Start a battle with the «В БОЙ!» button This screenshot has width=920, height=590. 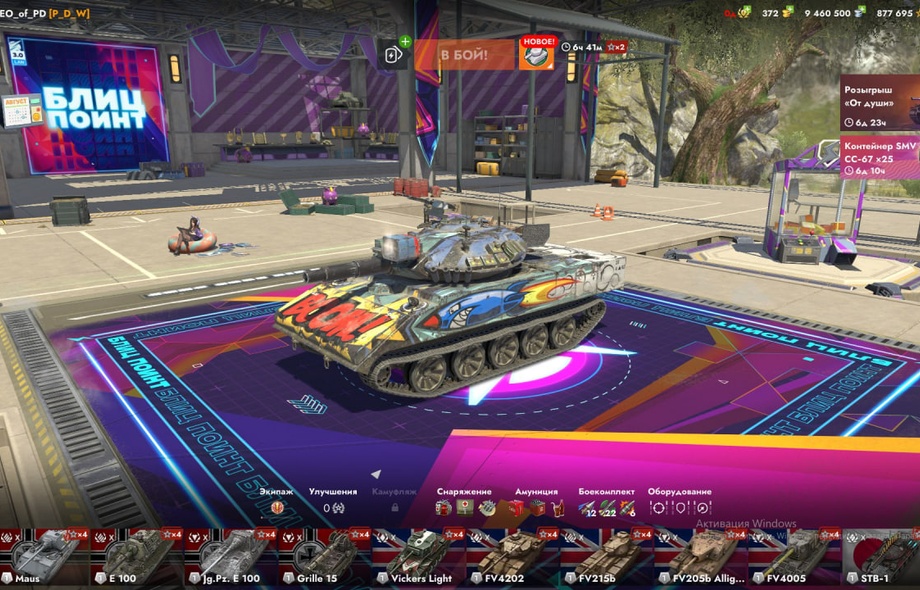click(464, 53)
